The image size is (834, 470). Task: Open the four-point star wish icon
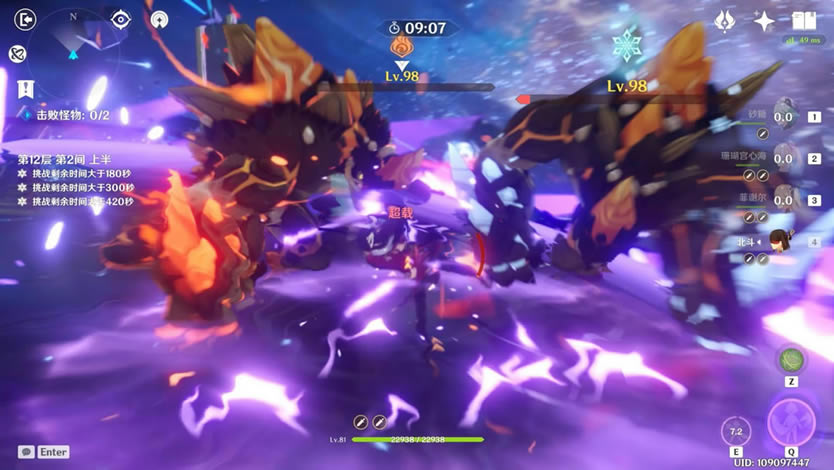[x=765, y=21]
